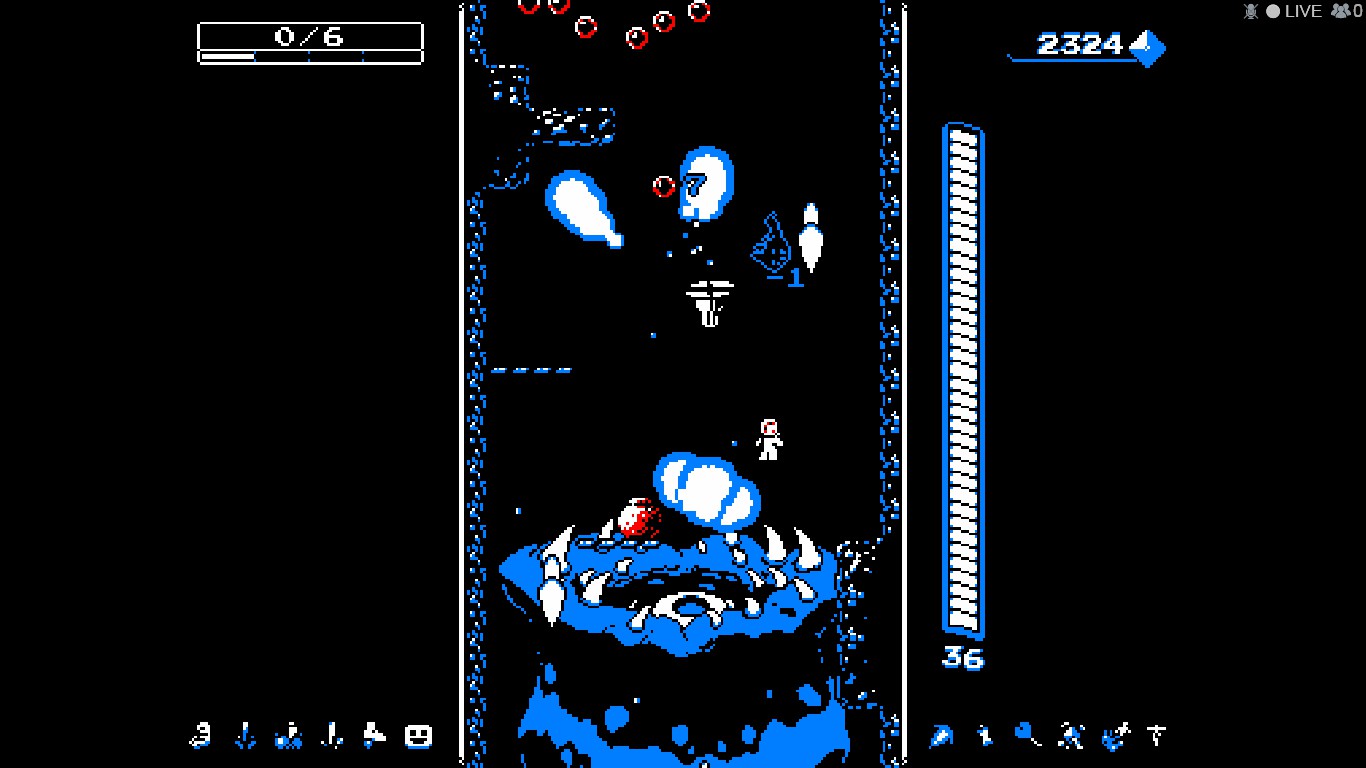Click the smiley block icon bottom left
Image resolution: width=1366 pixels, height=768 pixels.
pos(417,737)
